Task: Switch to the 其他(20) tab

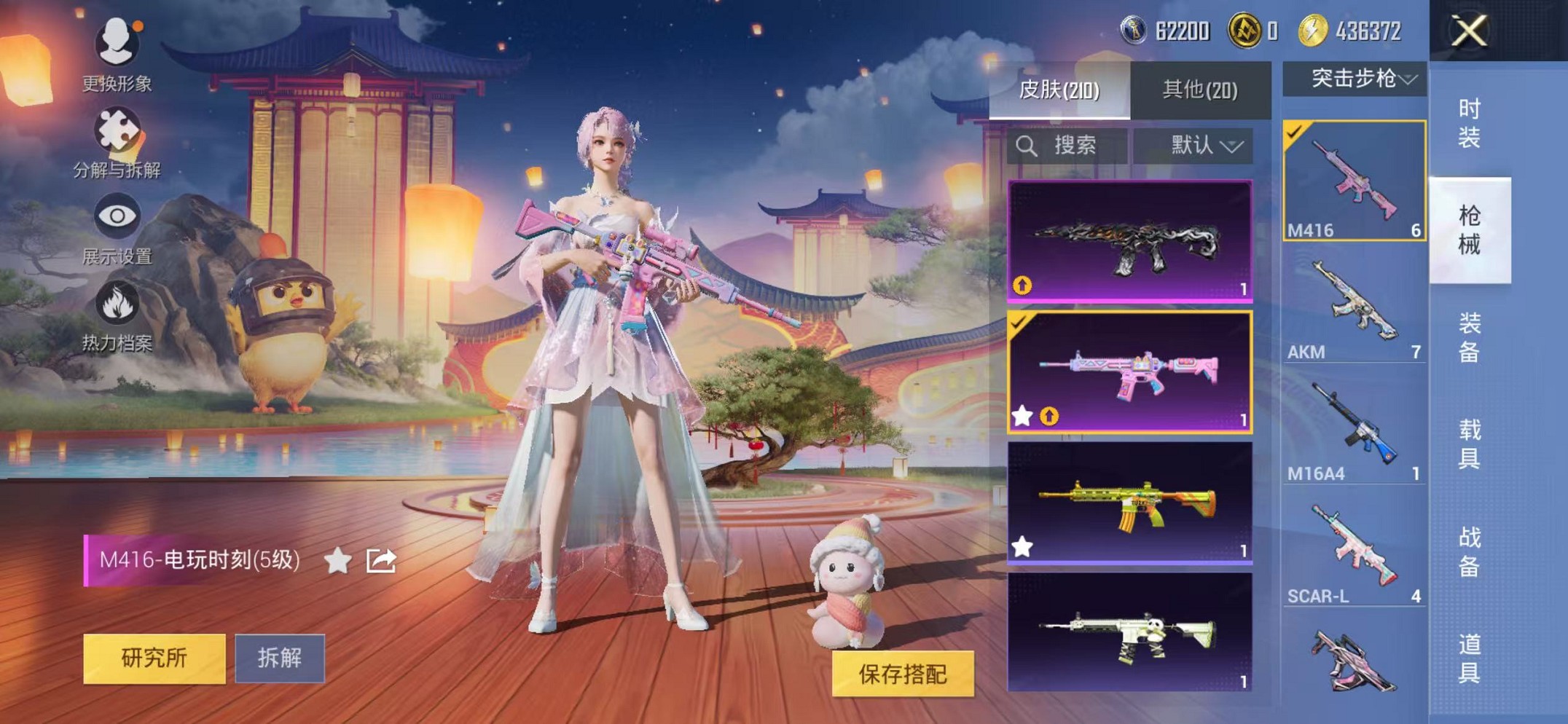Action: (x=1200, y=89)
